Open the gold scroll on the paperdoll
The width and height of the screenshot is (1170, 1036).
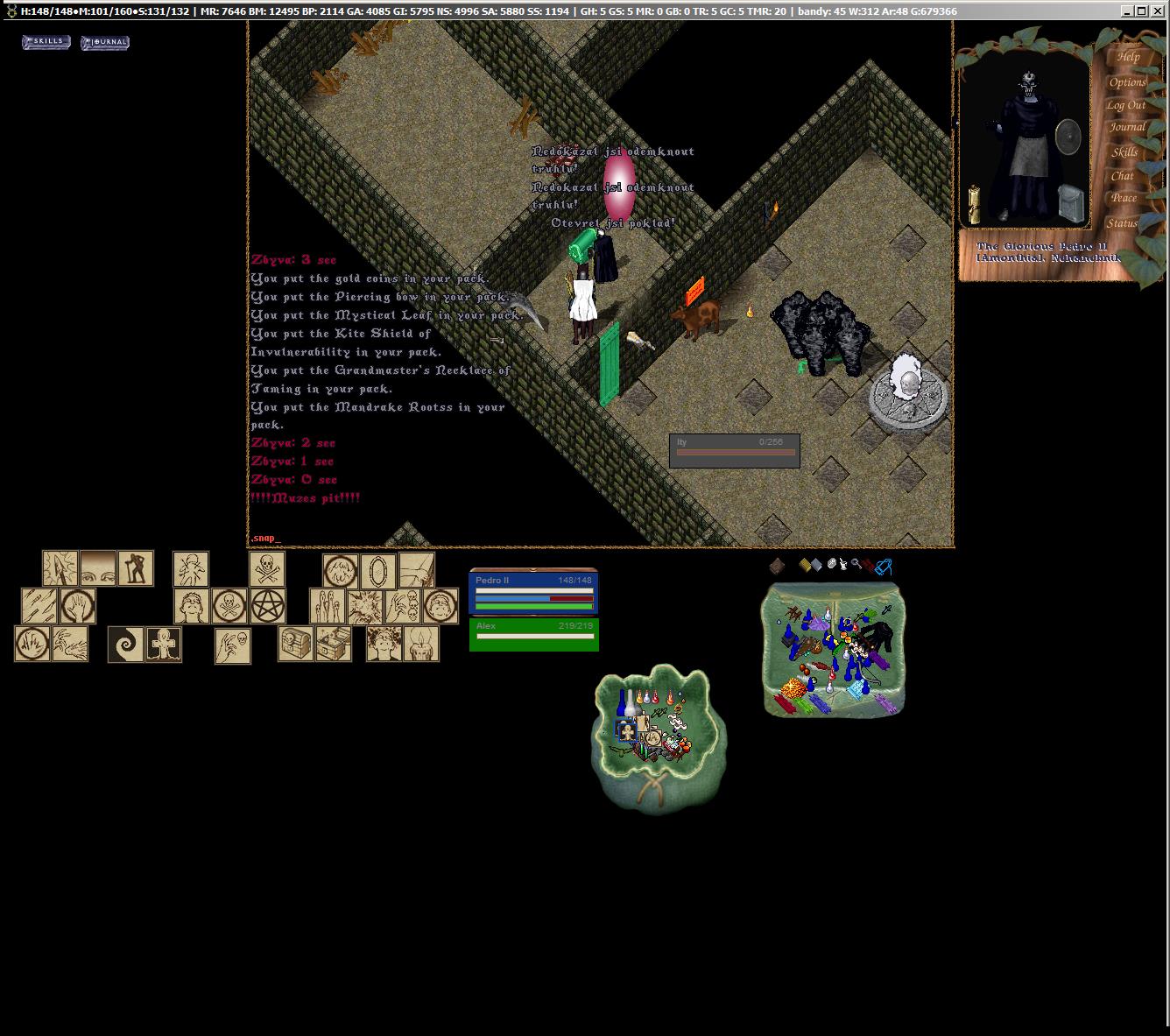point(973,203)
